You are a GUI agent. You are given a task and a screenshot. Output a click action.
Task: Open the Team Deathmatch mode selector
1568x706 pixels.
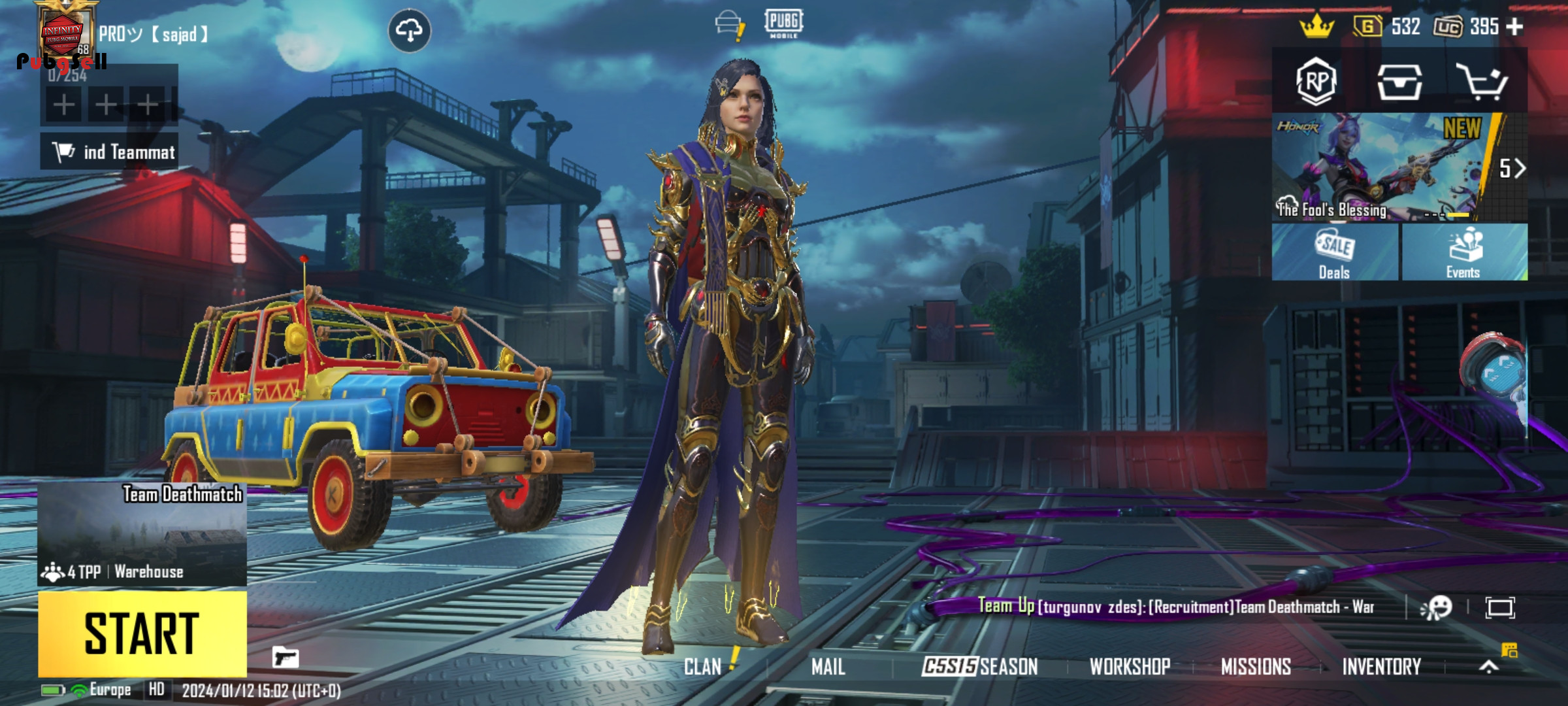click(142, 533)
